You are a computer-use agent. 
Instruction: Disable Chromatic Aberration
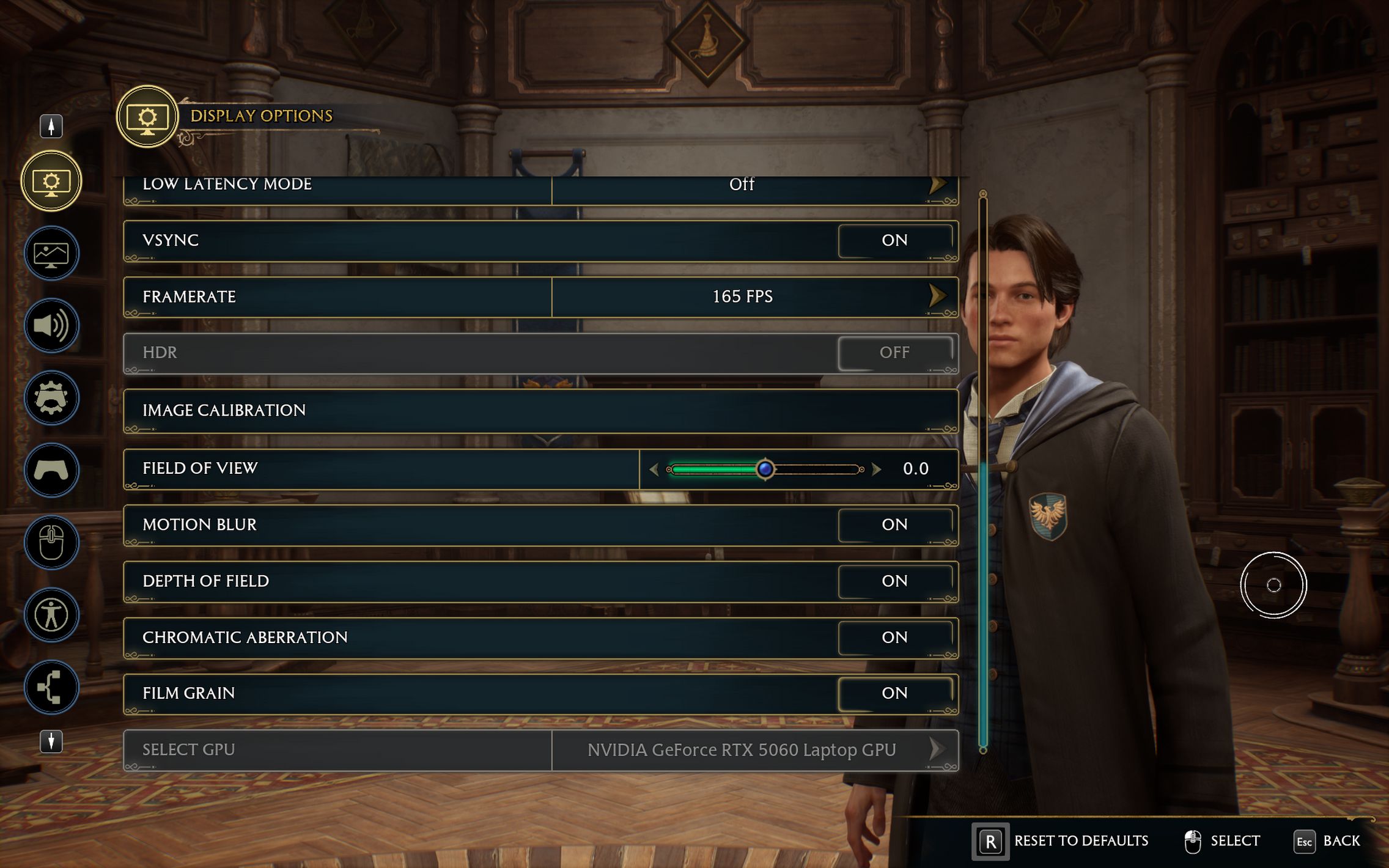894,637
